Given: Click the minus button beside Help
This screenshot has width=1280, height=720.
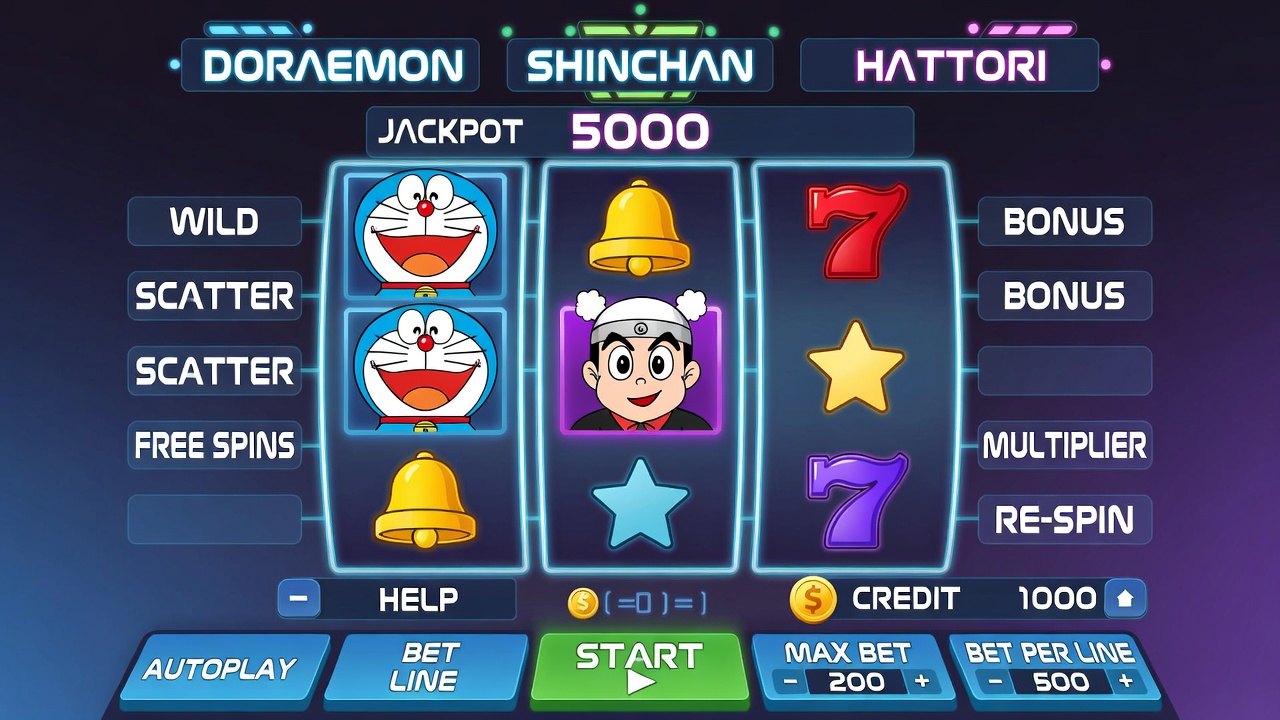Looking at the screenshot, I should point(299,599).
